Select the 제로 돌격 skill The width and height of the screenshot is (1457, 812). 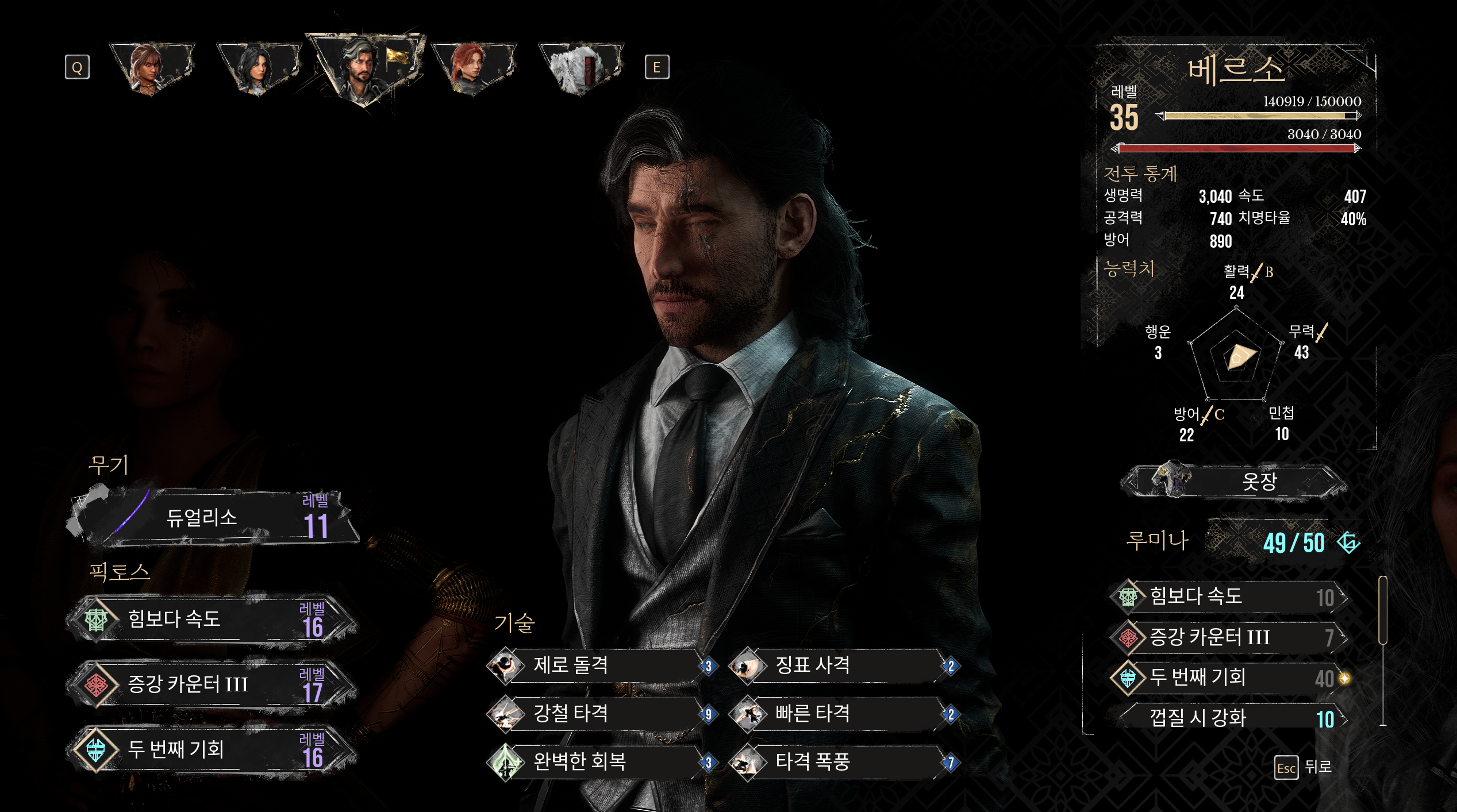[601, 665]
